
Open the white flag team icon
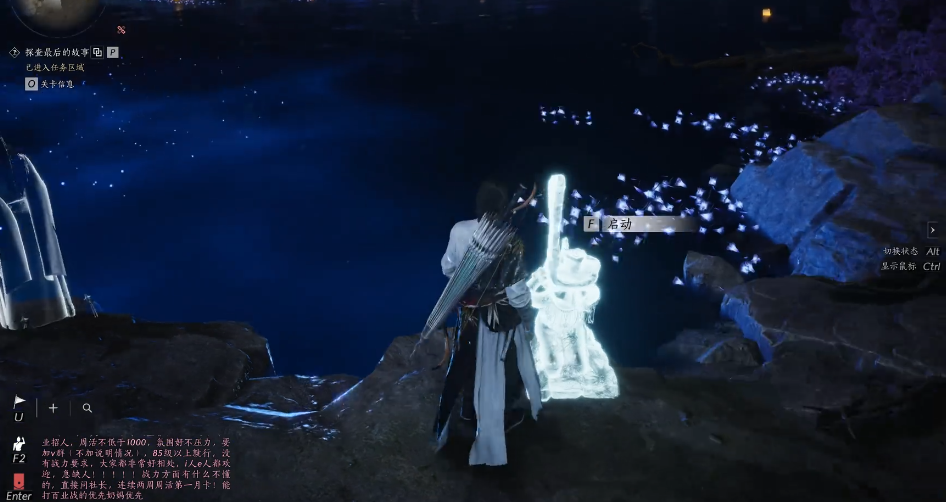point(18,403)
